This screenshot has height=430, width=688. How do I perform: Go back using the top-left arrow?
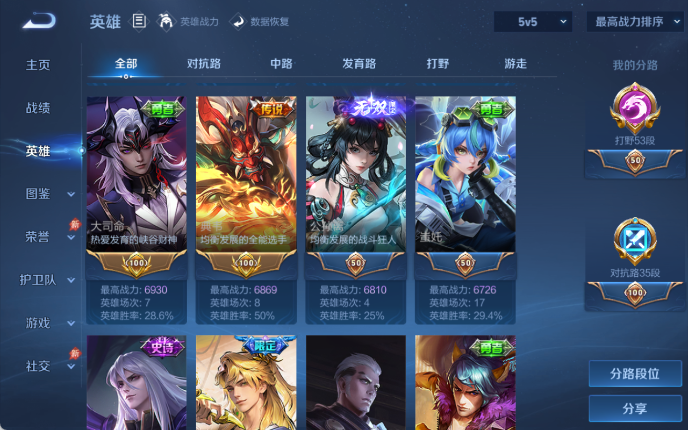tap(39, 20)
